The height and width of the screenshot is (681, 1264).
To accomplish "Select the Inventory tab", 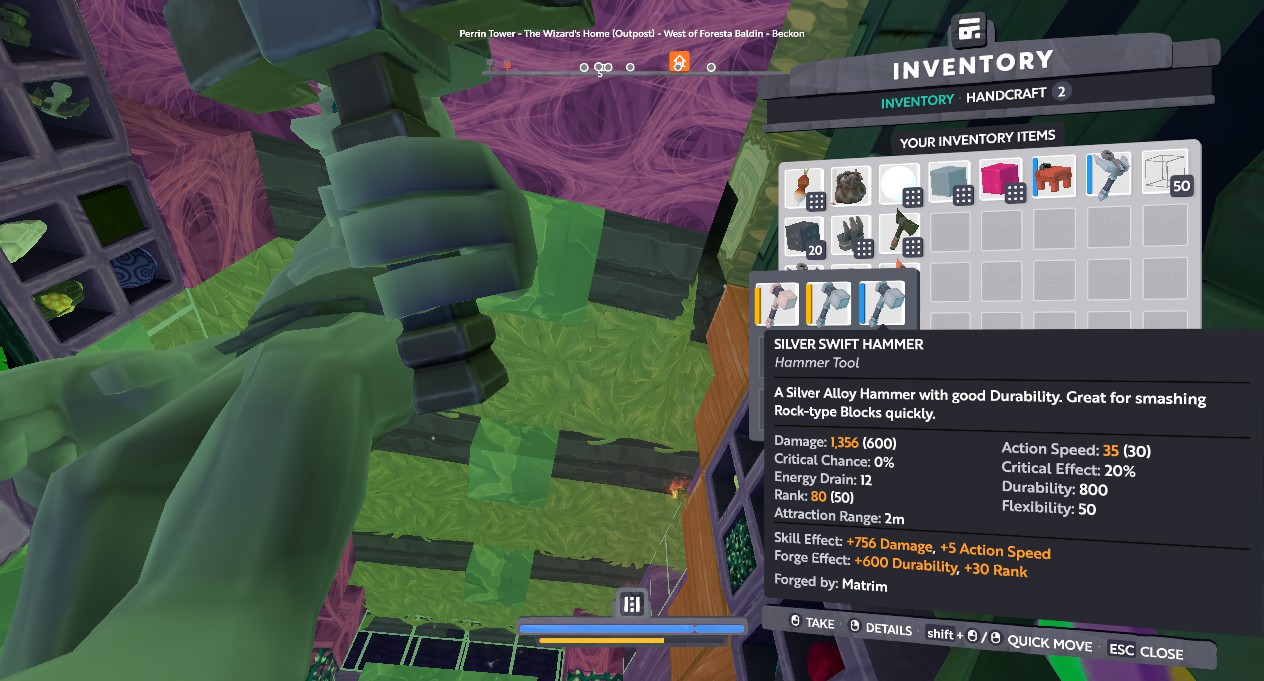I will (x=917, y=100).
